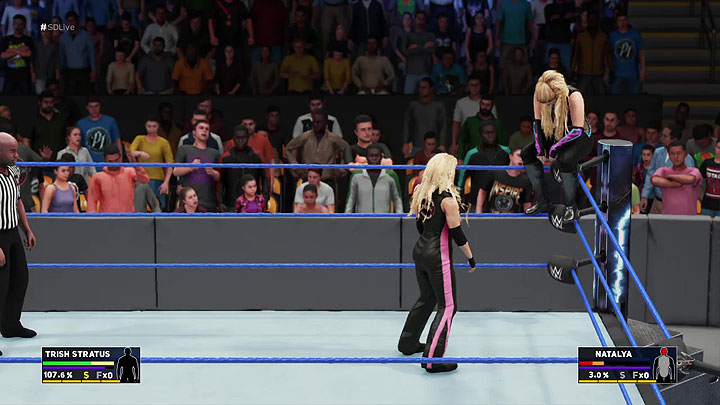The width and height of the screenshot is (720, 405).
Task: Click the #SDLive hashtag overlay
Action: pos(57,27)
